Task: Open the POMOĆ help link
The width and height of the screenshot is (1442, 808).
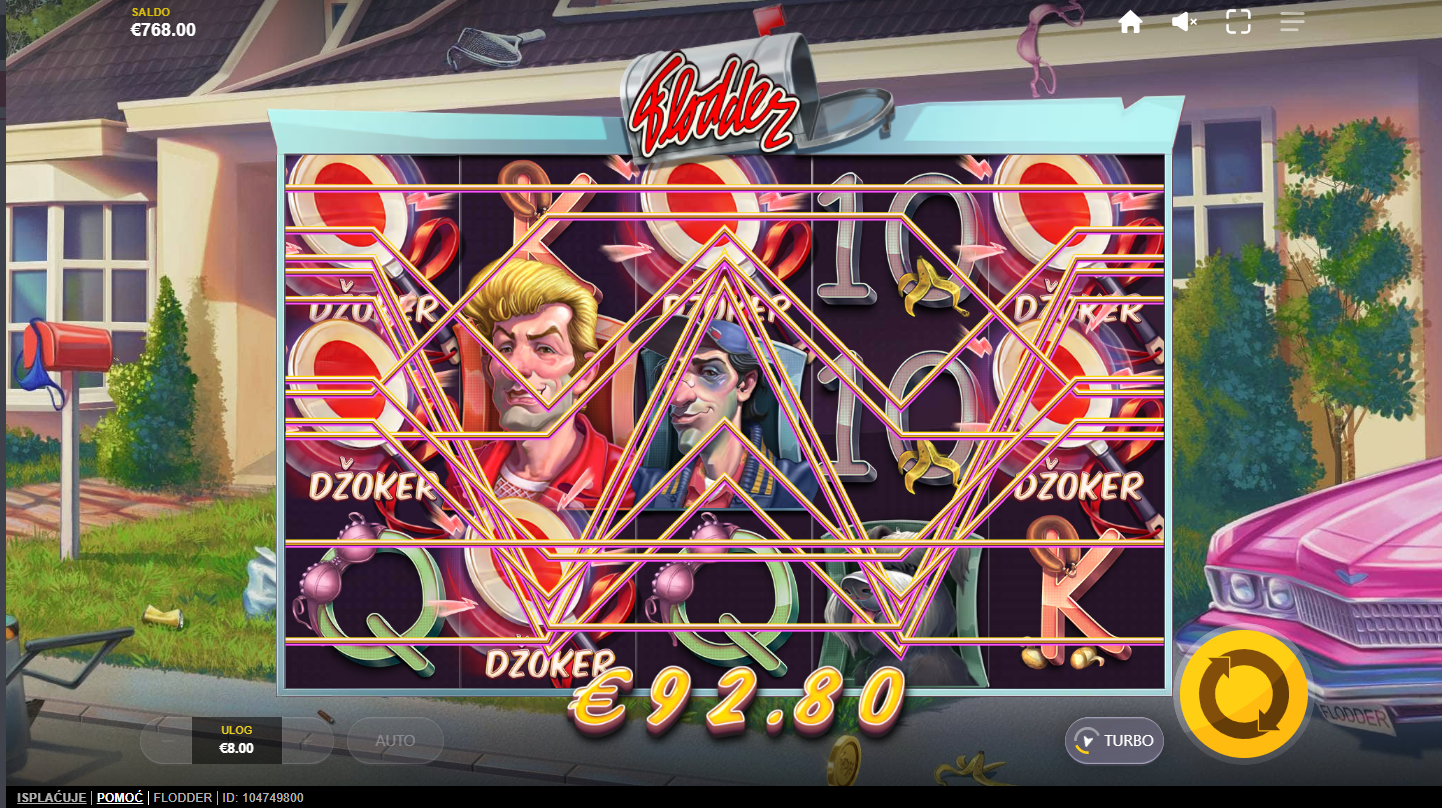Action: pyautogui.click(x=119, y=798)
